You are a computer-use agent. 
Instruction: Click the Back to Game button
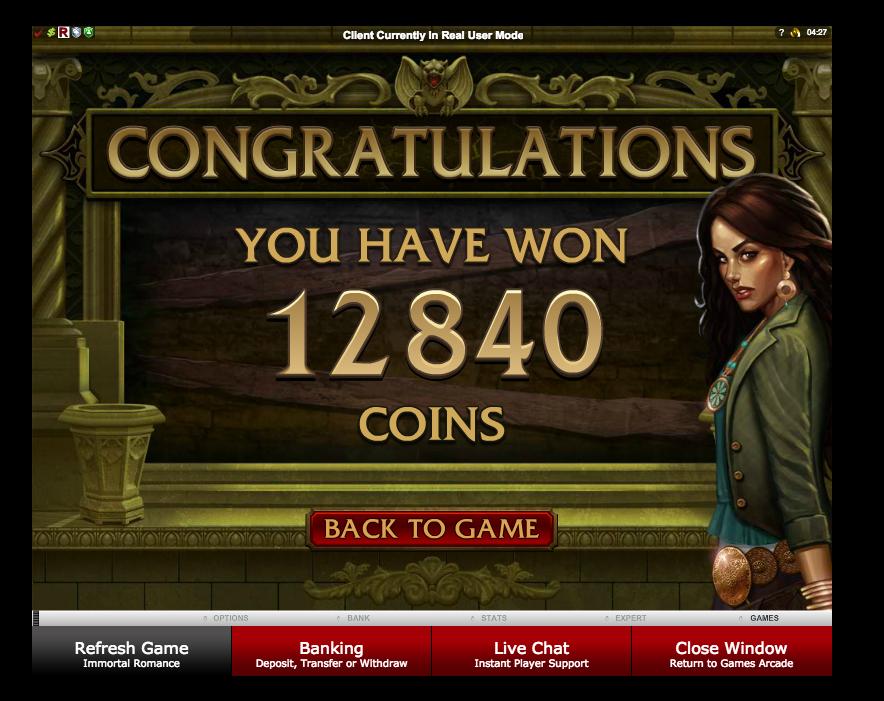click(x=430, y=529)
